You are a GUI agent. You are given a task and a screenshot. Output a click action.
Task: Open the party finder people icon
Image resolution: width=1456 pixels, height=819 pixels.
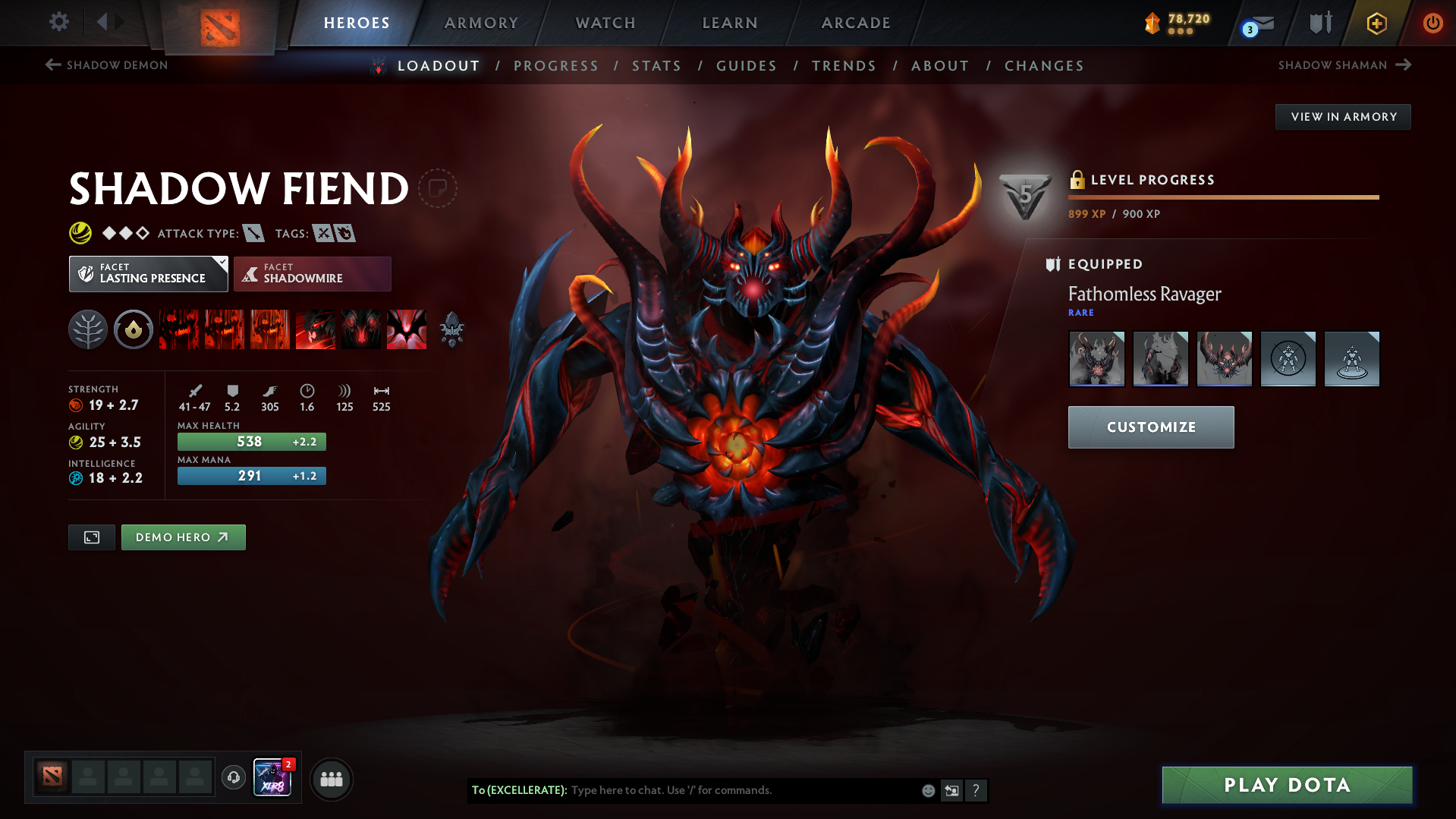click(332, 779)
